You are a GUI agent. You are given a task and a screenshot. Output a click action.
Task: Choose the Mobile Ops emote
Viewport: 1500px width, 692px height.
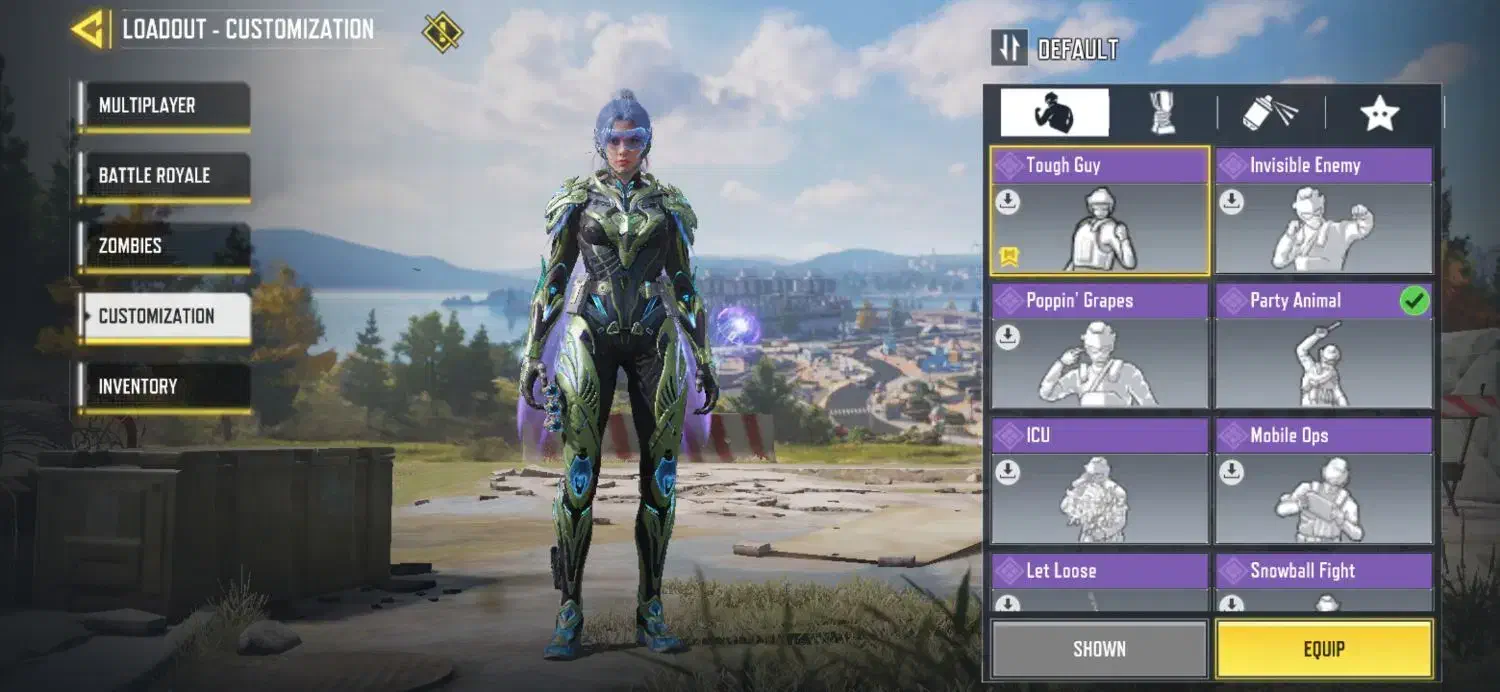[x=1323, y=482]
